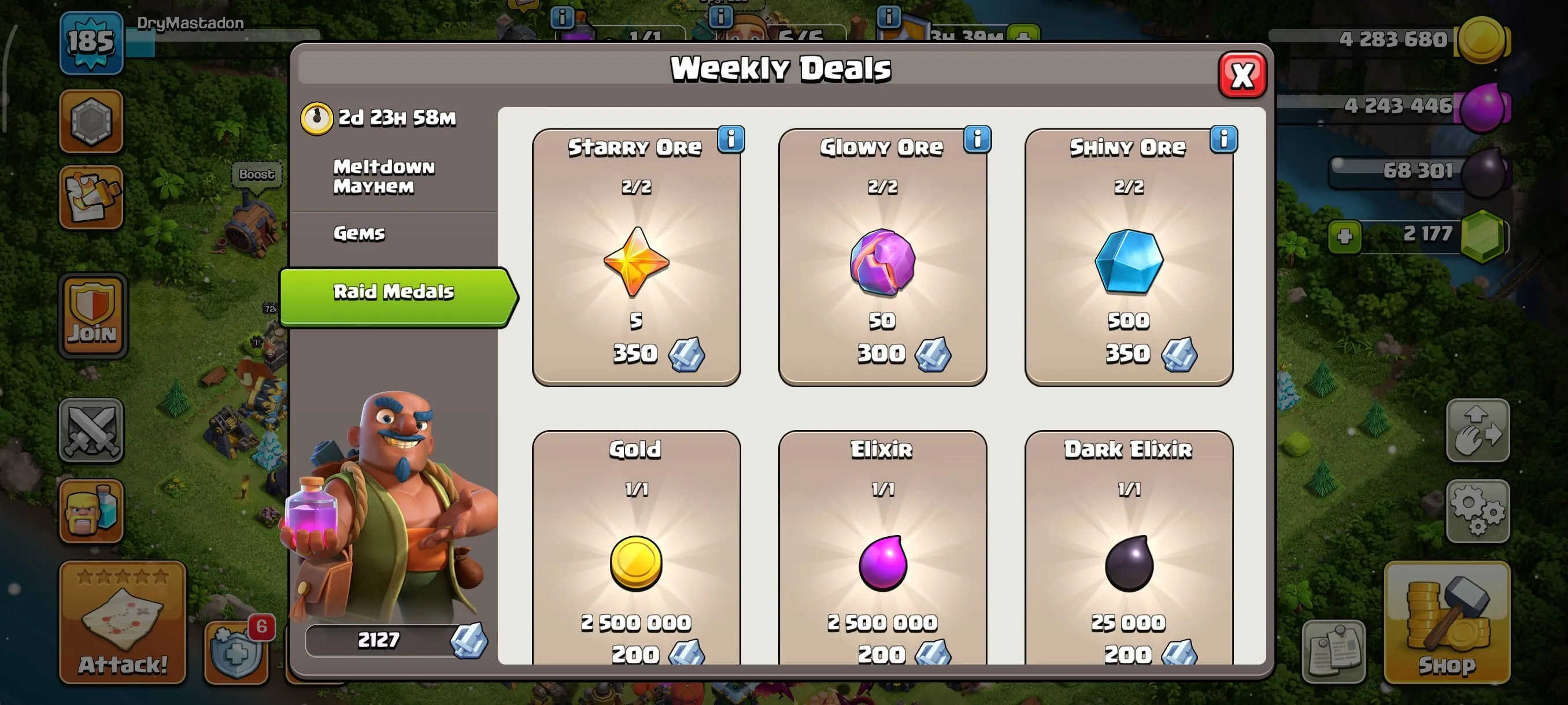Open the league hexagon badge
Screen dimensions: 1568x705
(91, 122)
